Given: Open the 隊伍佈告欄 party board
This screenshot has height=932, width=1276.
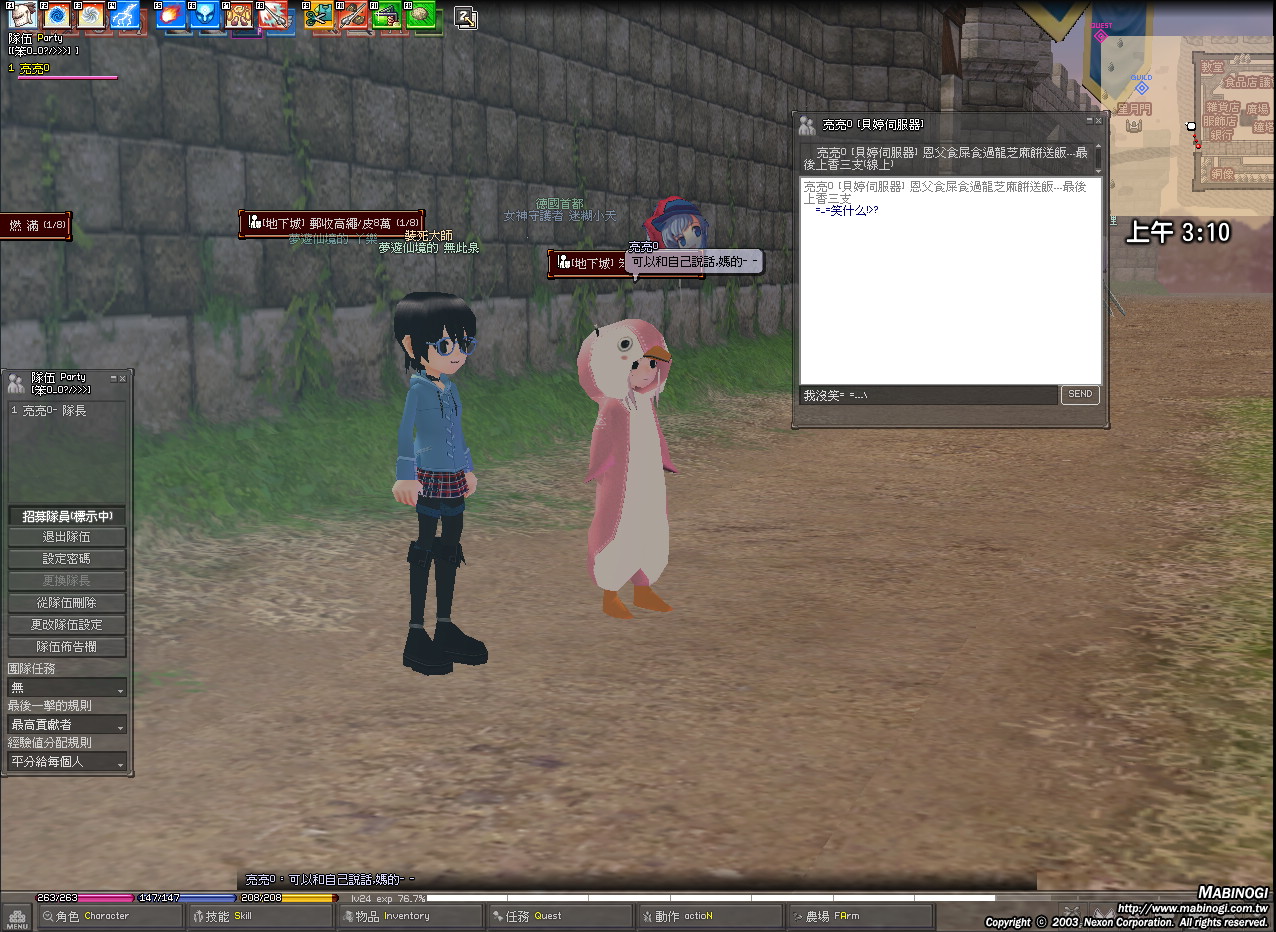Looking at the screenshot, I should click(x=68, y=647).
